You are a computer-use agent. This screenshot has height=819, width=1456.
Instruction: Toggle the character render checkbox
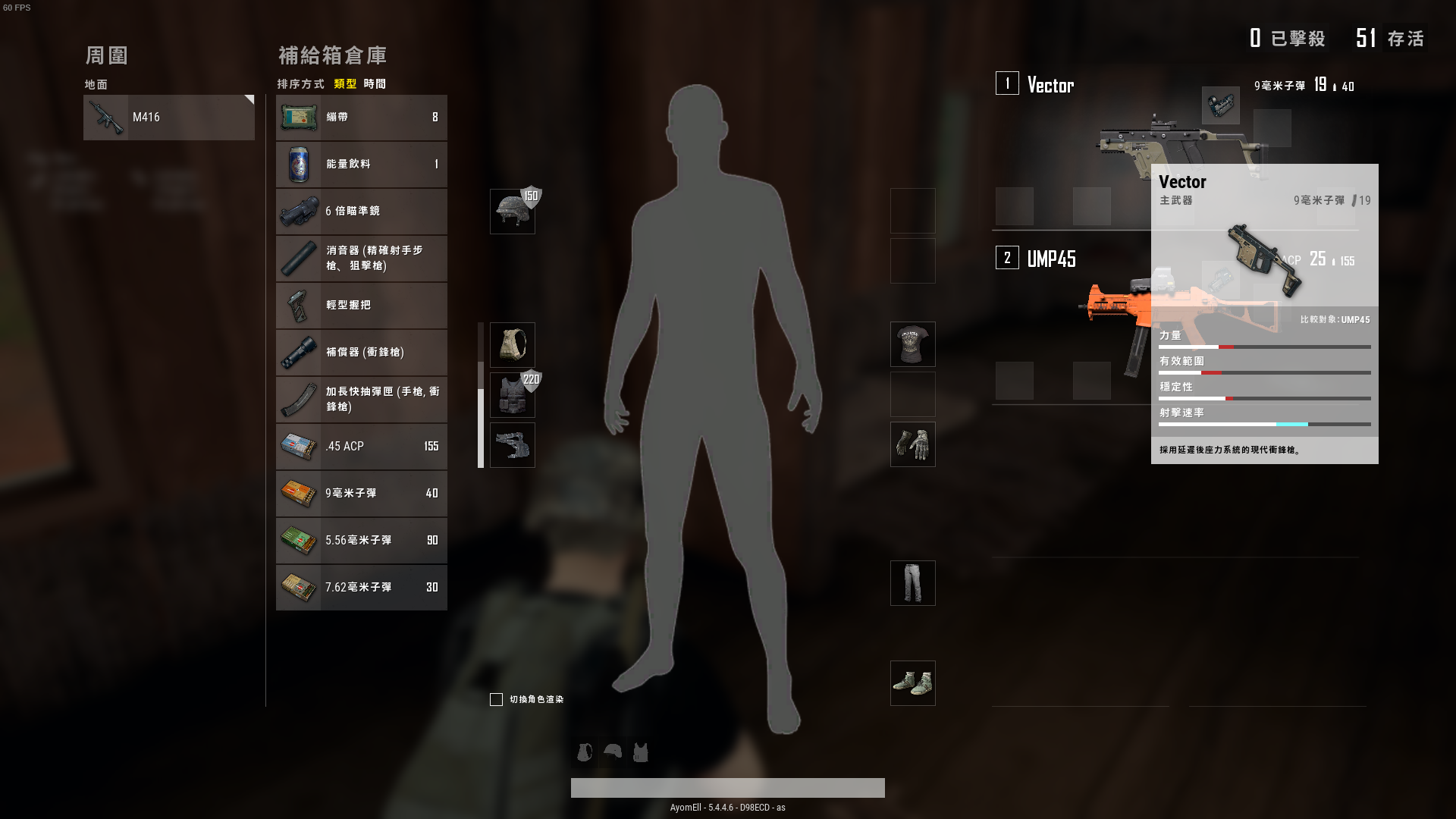click(x=496, y=699)
